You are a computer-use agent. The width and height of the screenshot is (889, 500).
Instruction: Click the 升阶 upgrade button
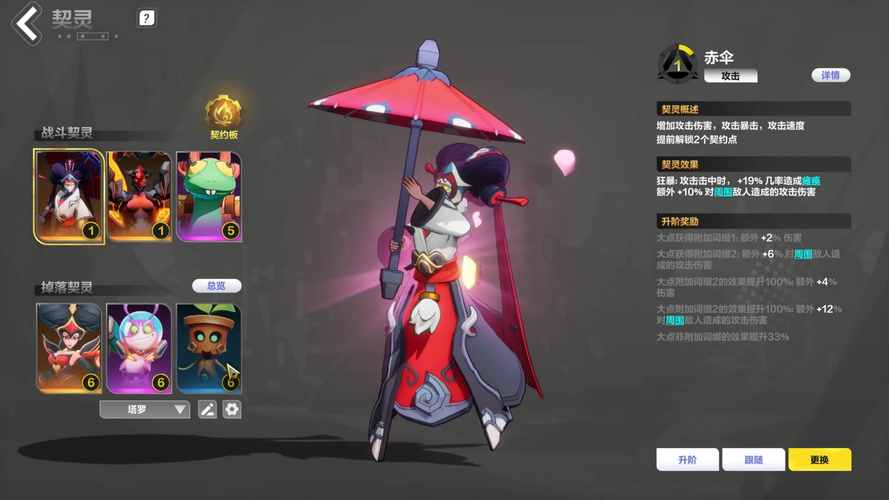click(x=687, y=459)
